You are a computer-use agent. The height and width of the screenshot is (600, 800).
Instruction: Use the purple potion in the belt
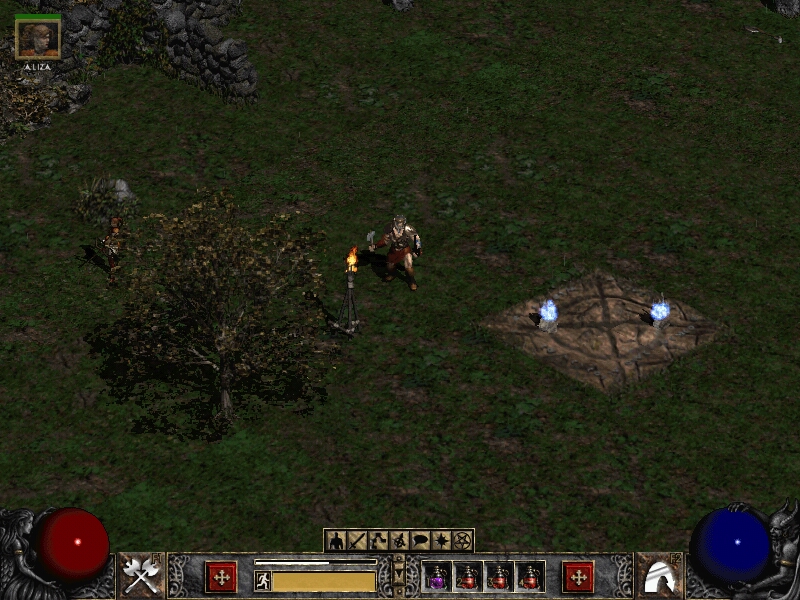437,577
